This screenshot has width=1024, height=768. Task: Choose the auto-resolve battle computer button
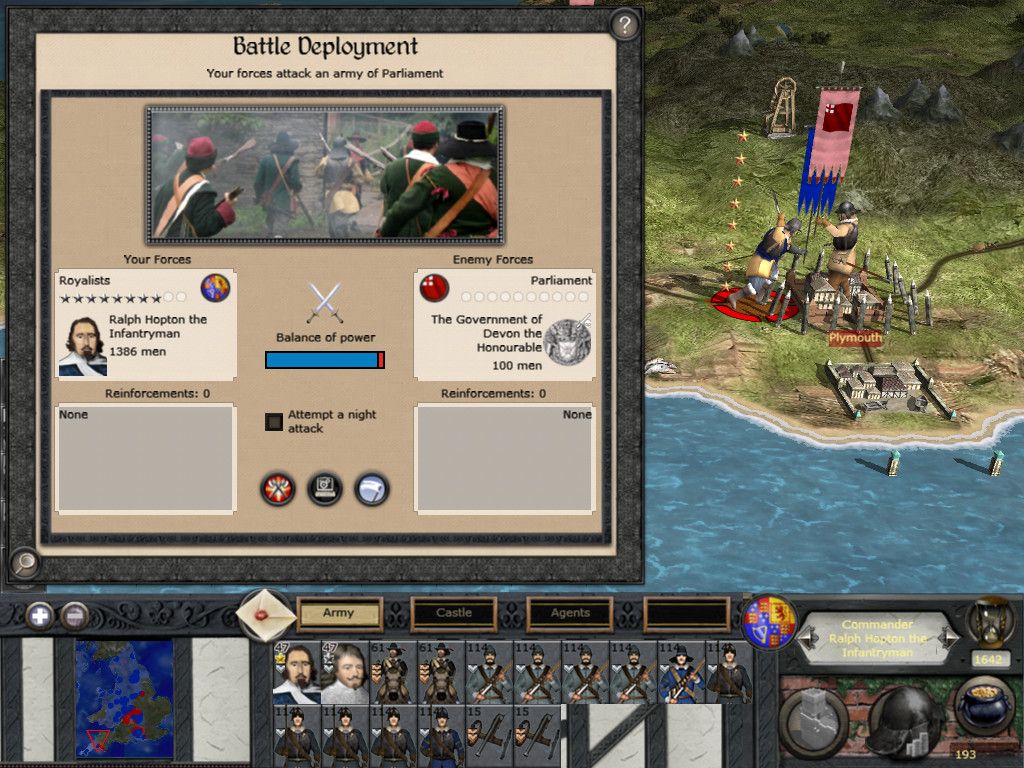[x=325, y=489]
